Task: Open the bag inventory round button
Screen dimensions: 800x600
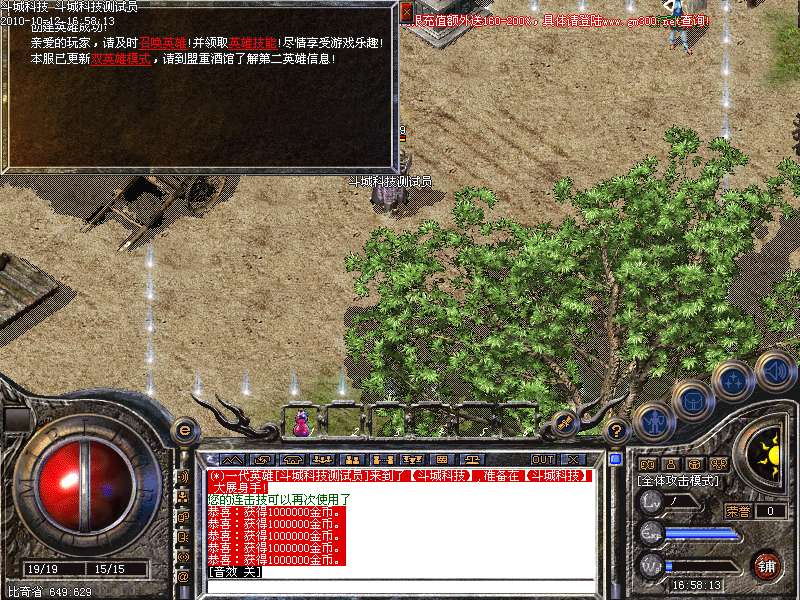Action: [692, 399]
